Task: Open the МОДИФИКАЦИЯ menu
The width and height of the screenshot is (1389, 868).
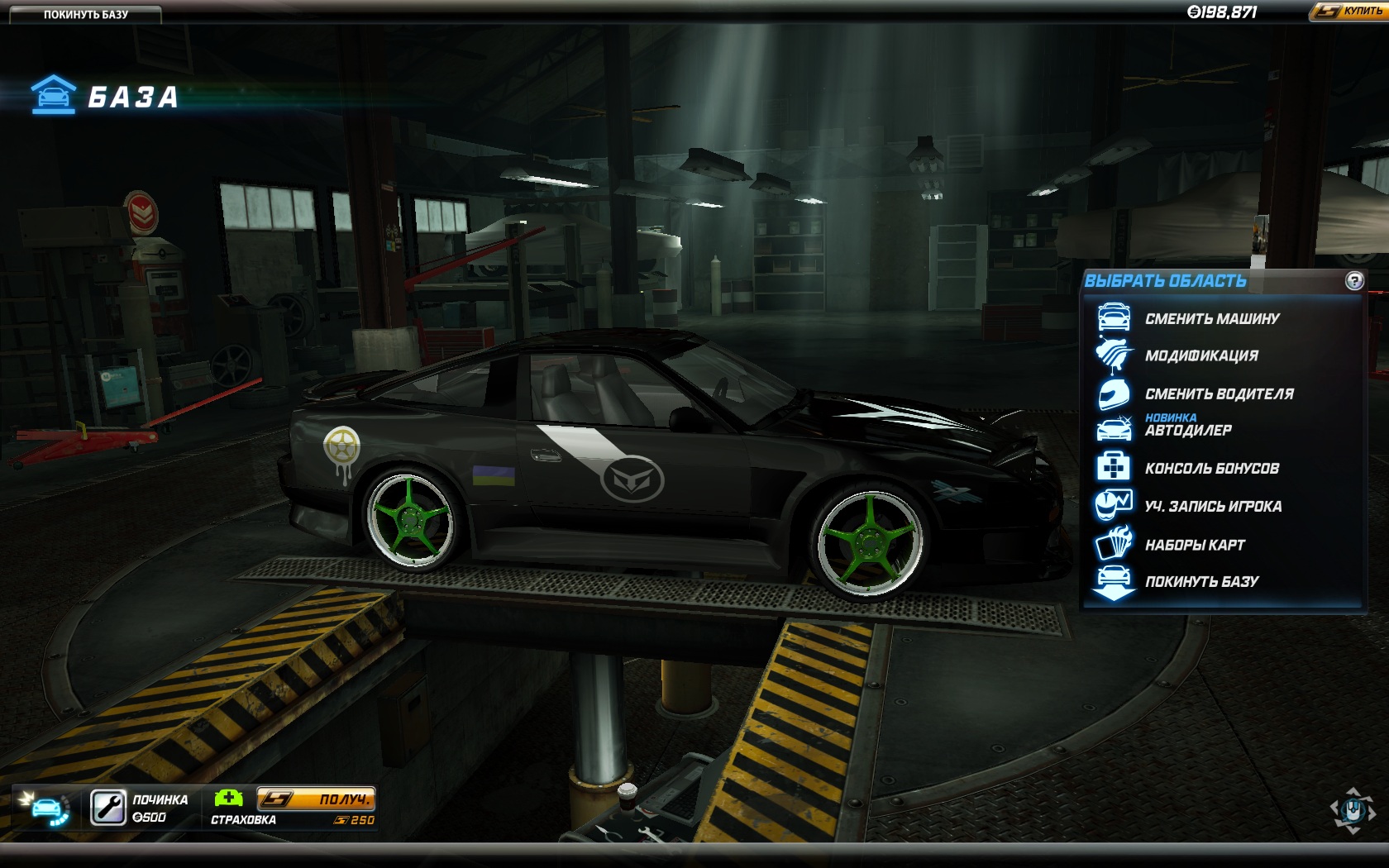Action: tap(1200, 355)
